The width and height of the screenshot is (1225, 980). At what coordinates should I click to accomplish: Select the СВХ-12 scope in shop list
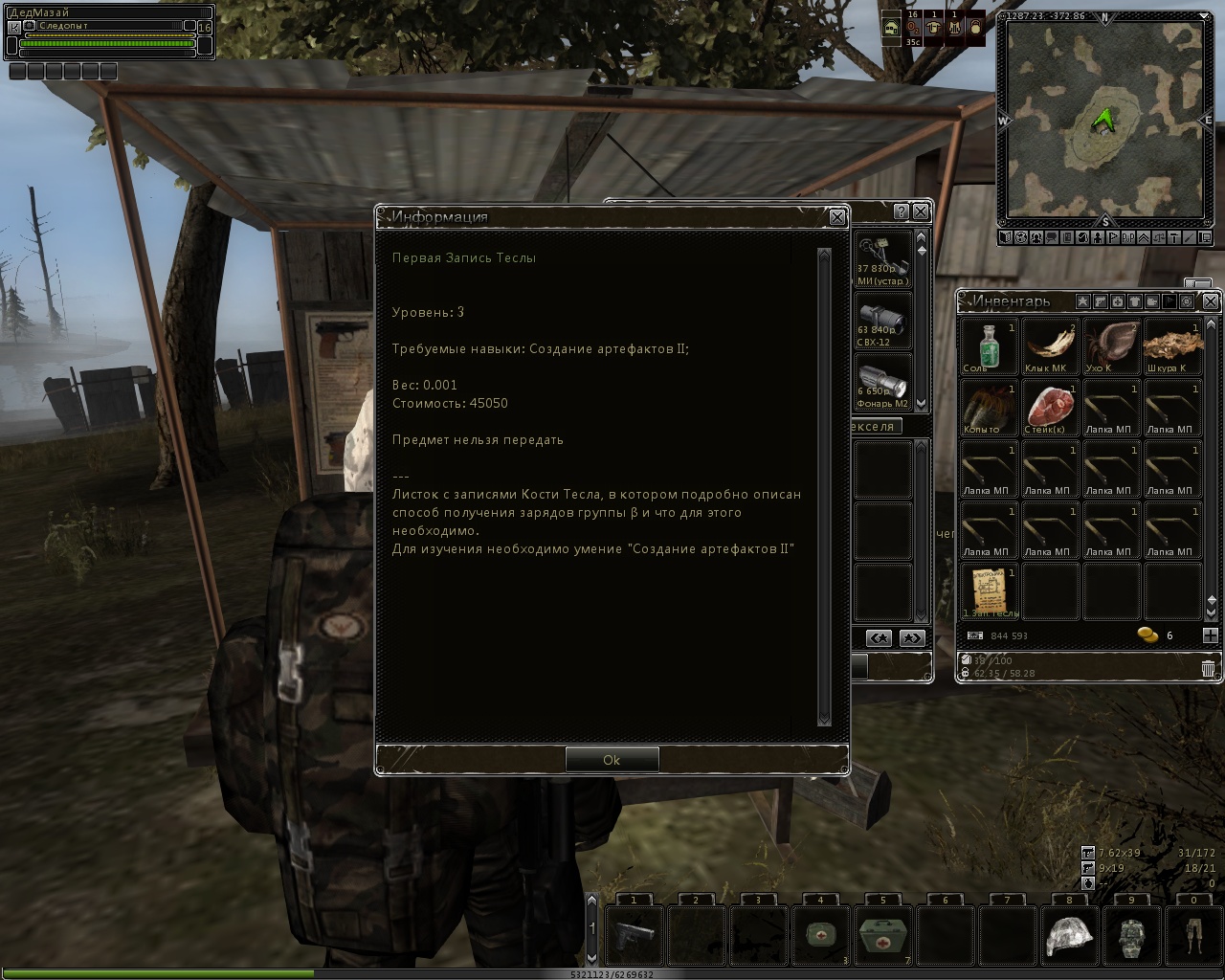pos(880,320)
